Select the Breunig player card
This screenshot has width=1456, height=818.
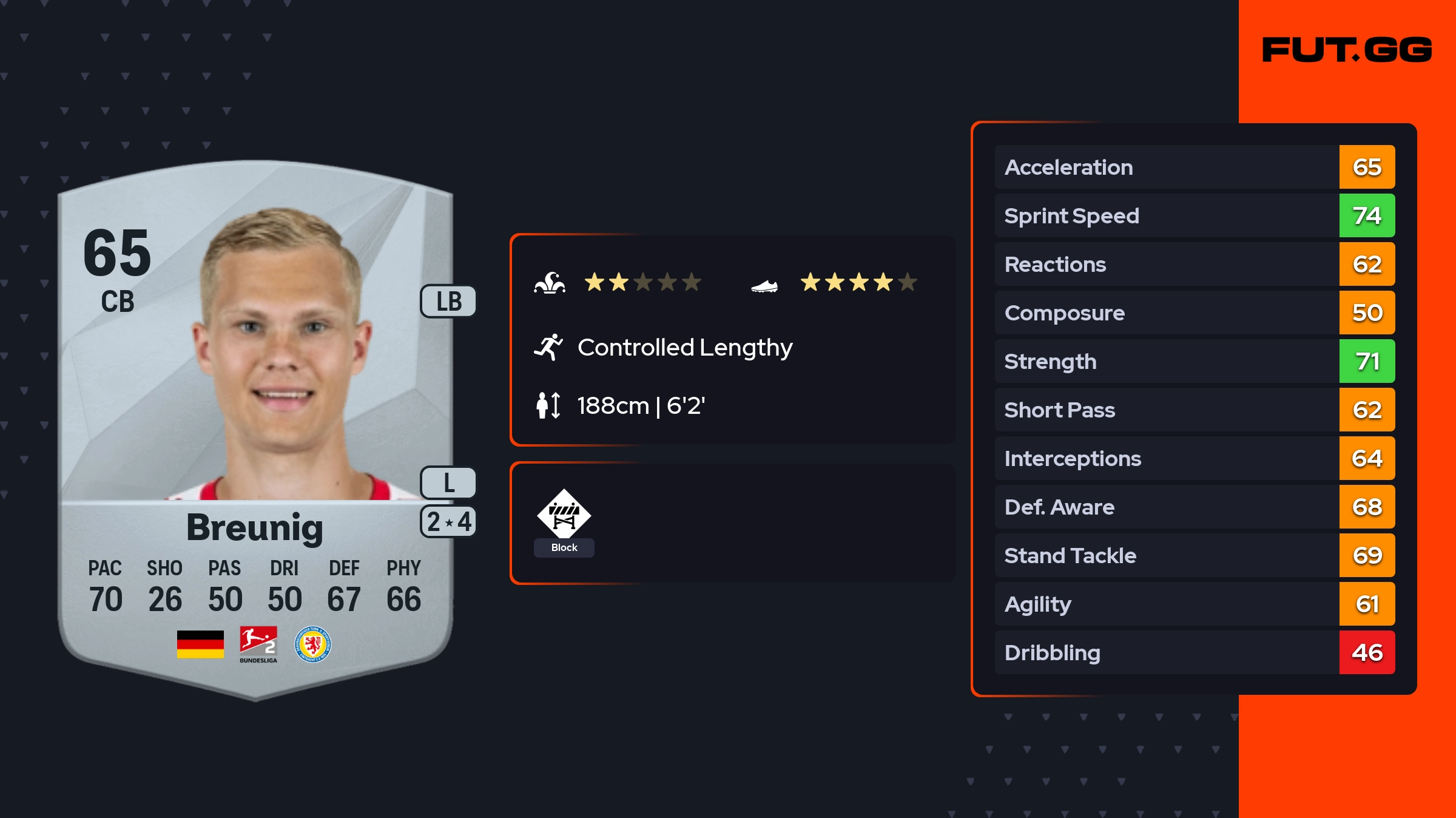click(x=255, y=425)
